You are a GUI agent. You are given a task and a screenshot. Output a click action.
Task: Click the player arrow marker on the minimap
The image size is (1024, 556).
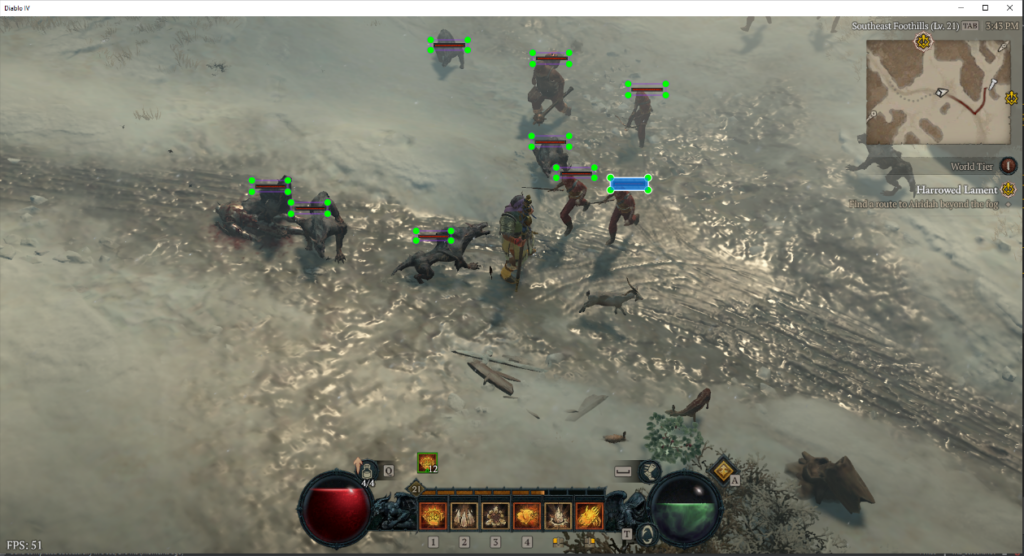point(940,92)
